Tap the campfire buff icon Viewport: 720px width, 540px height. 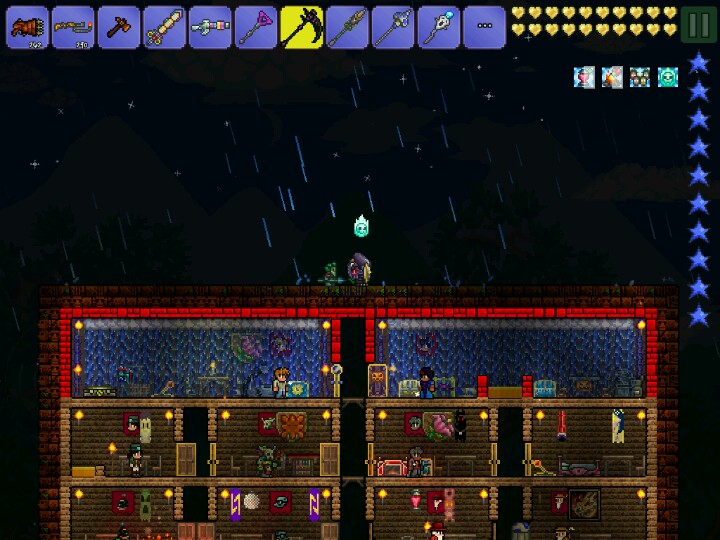[x=612, y=77]
